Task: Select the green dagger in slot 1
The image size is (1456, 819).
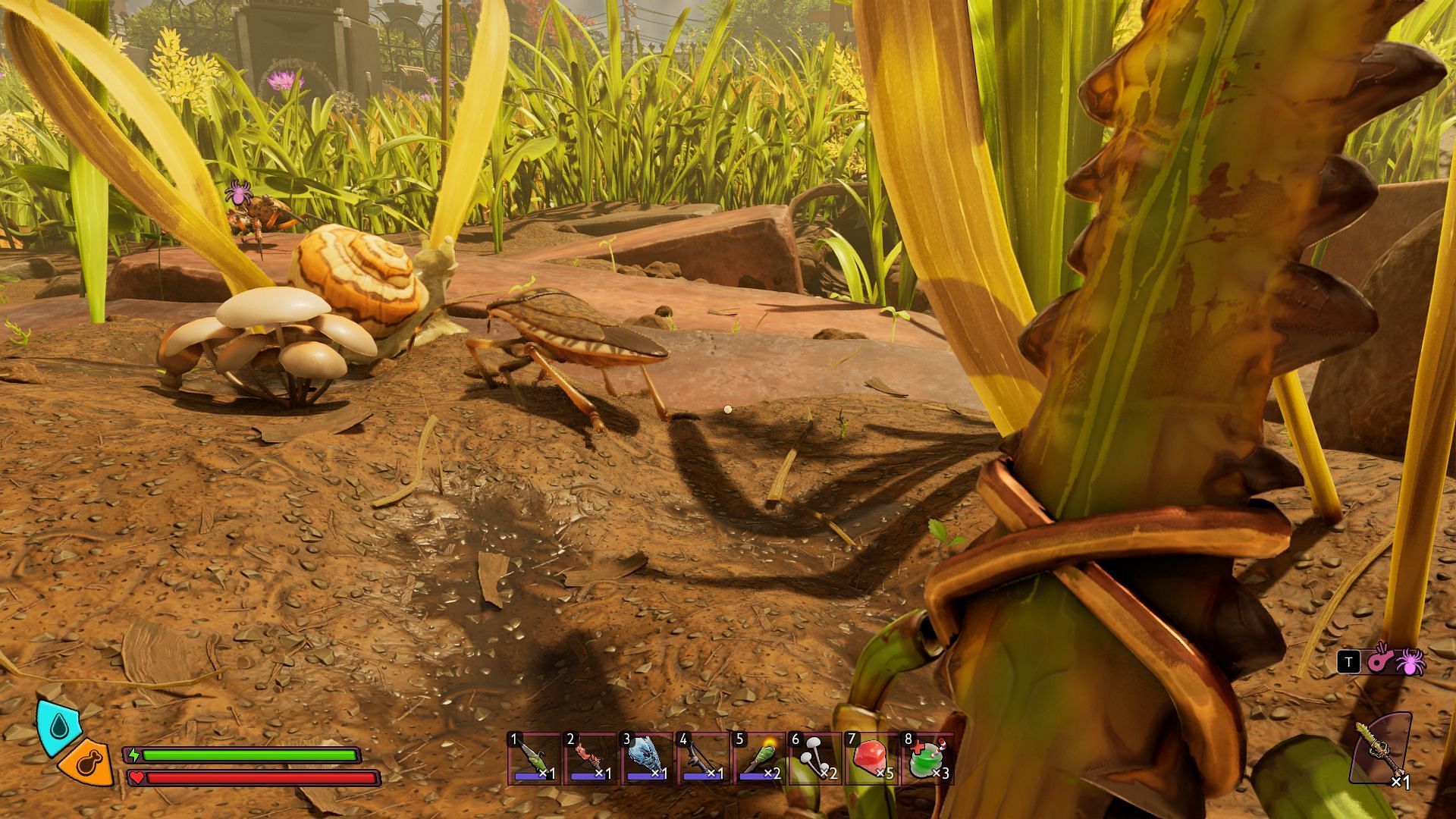Action: (534, 758)
